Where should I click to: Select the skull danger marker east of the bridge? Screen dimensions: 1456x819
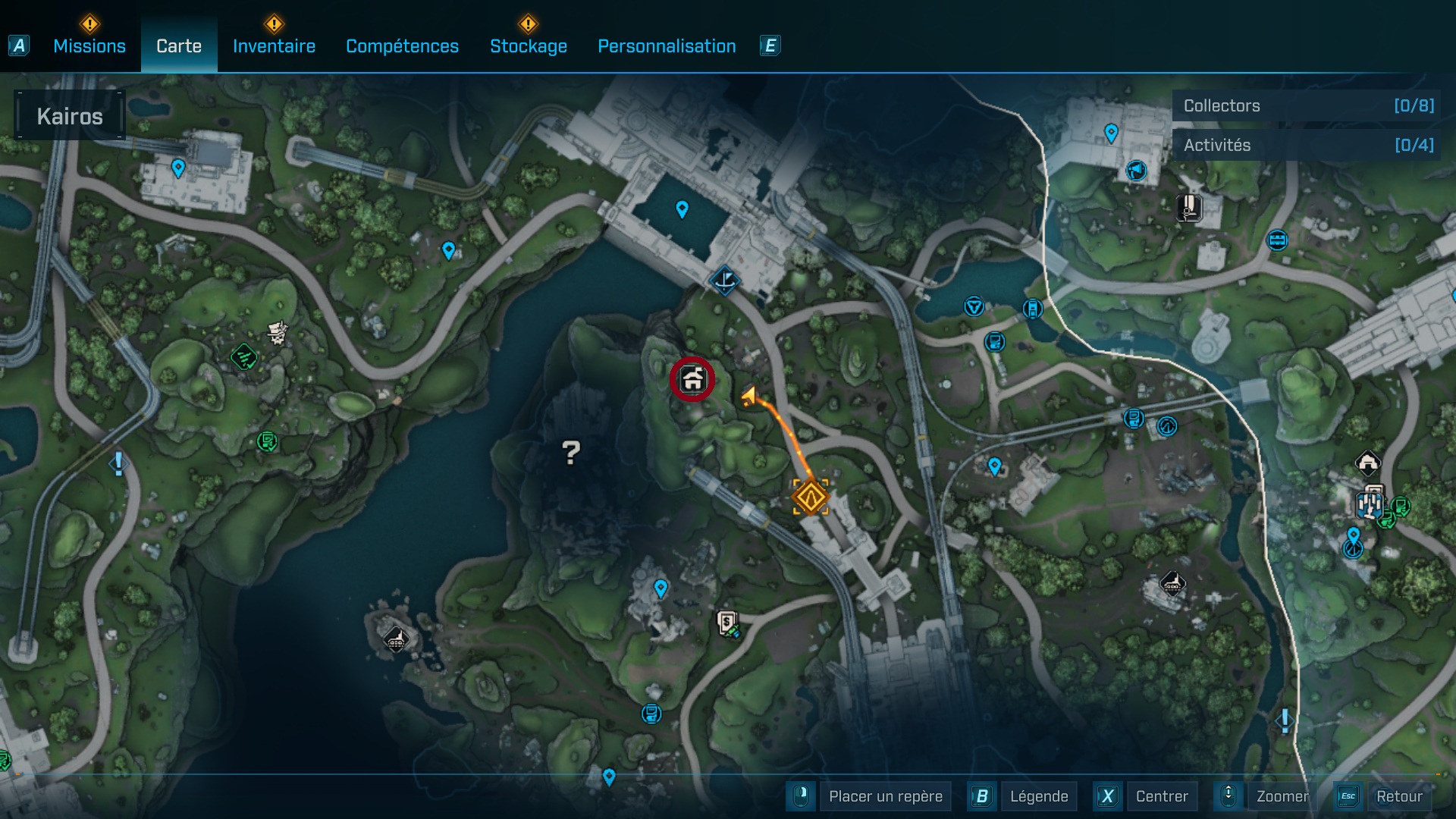277,334
